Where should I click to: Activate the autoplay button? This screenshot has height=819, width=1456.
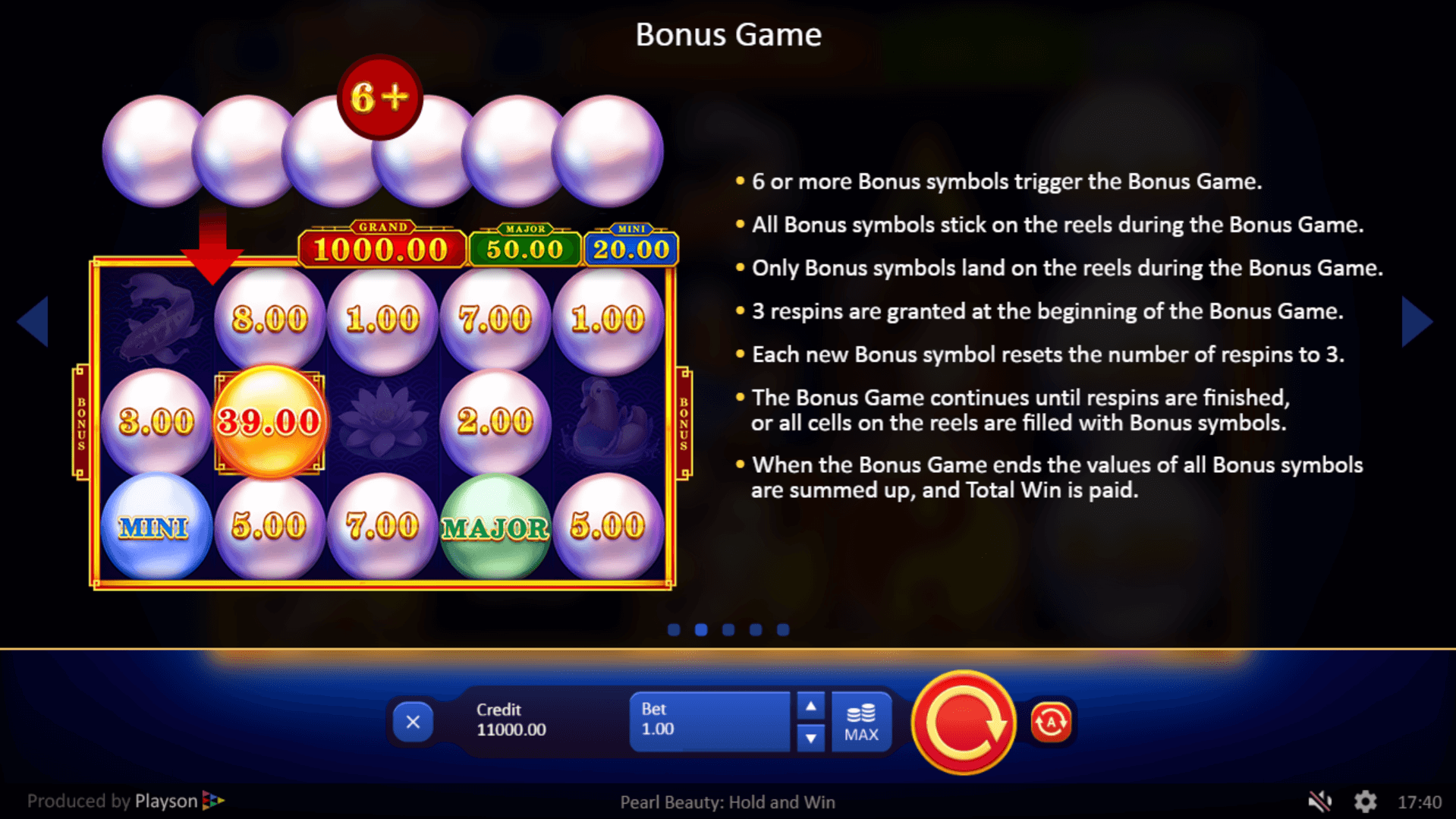click(x=1051, y=722)
